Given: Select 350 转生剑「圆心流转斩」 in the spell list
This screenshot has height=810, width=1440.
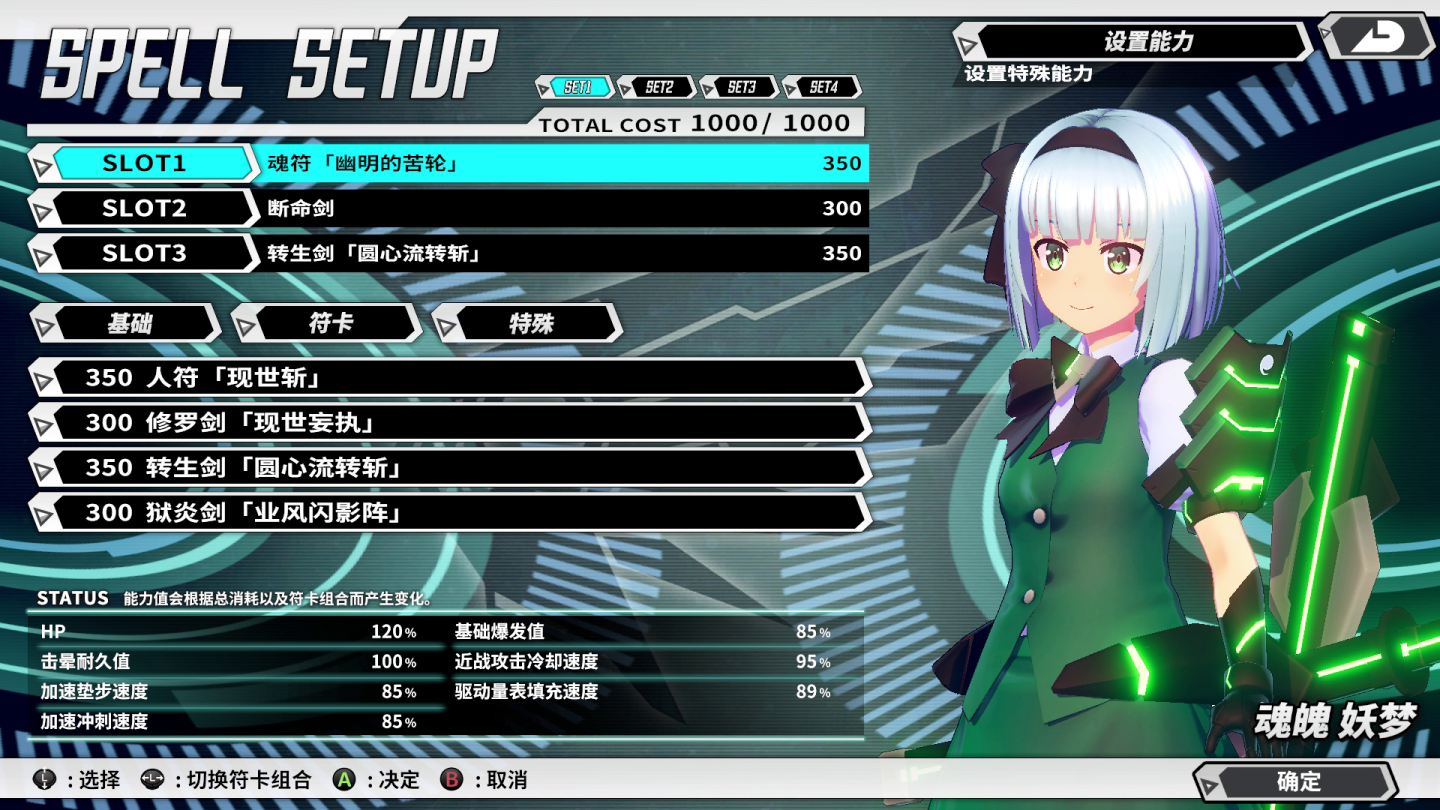Looking at the screenshot, I should click(450, 468).
